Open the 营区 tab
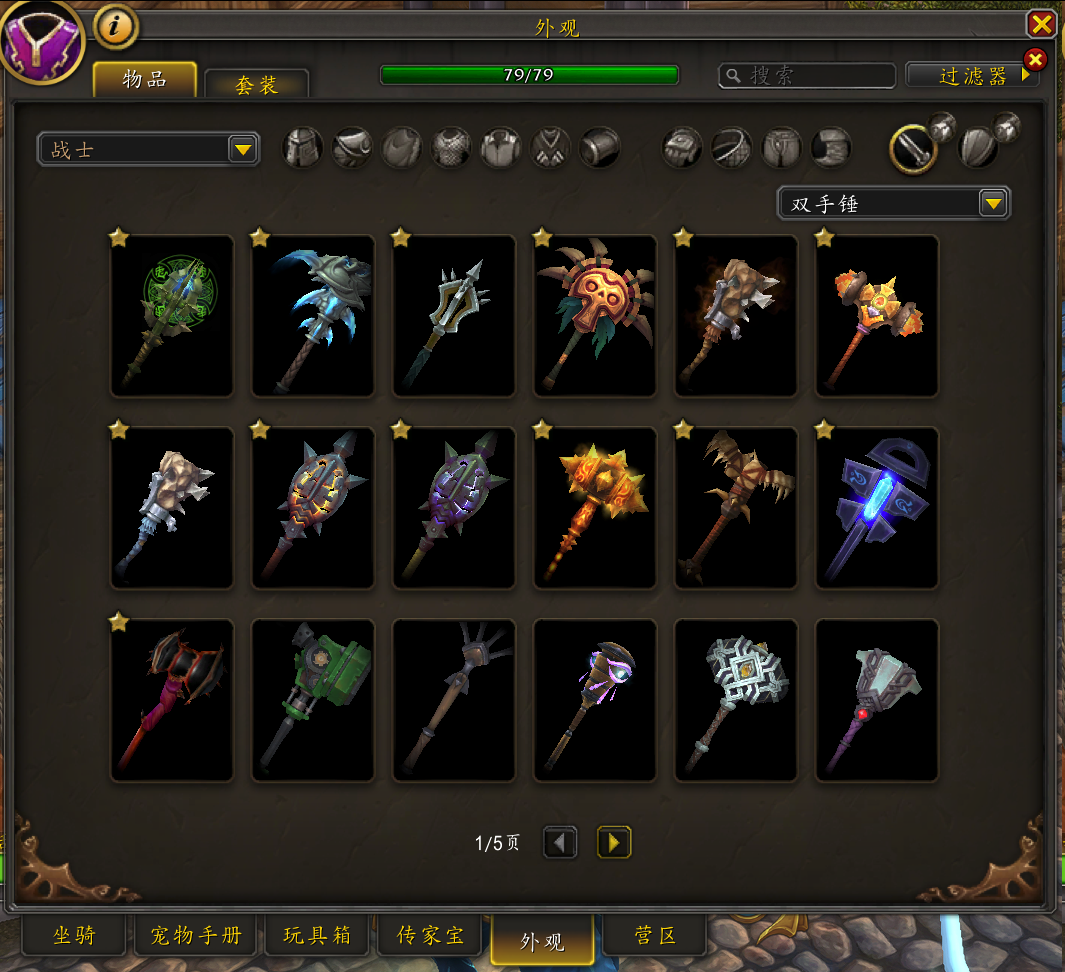 click(655, 936)
